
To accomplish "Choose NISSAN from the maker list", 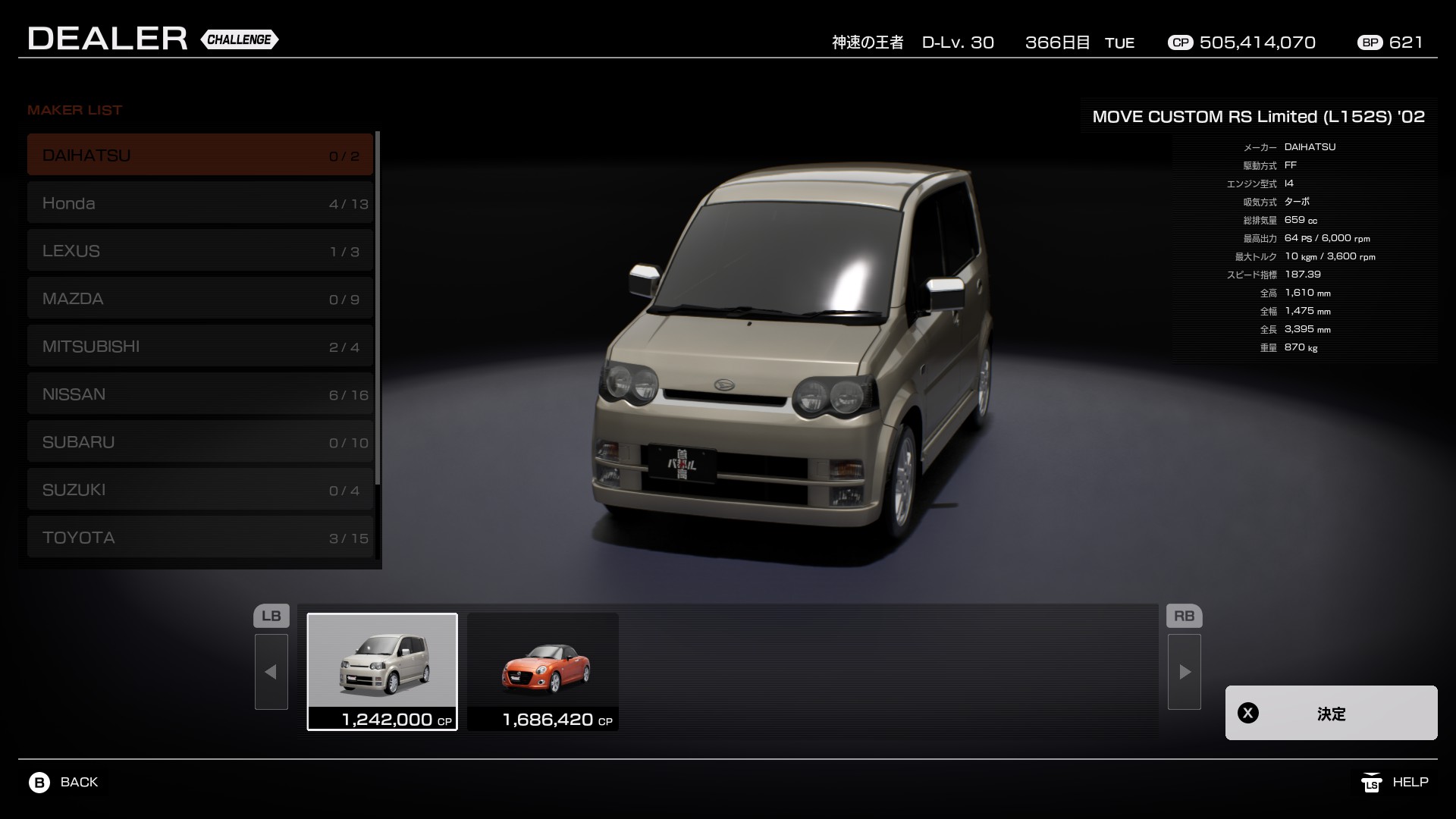I will click(200, 394).
